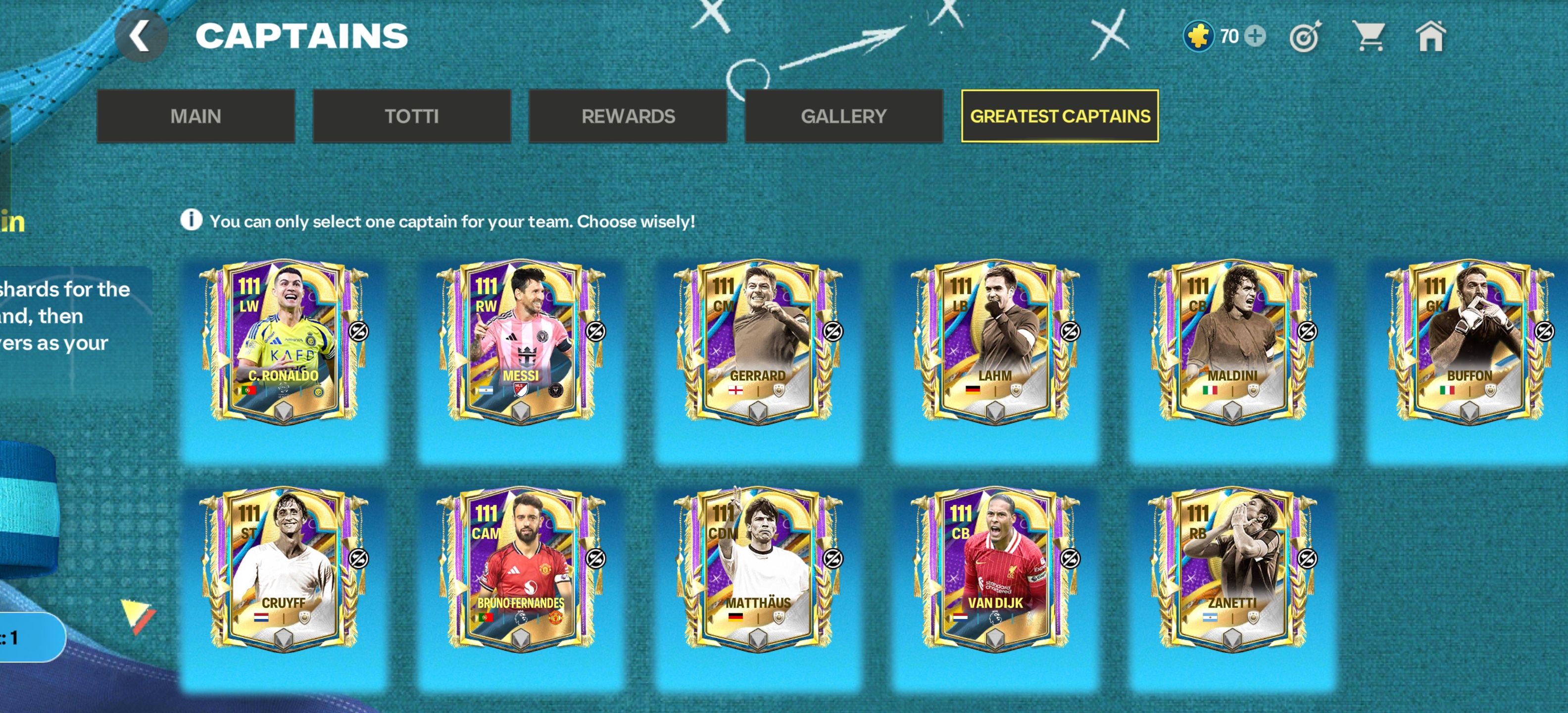Pick the Gerrard captain card
This screenshot has height=713, width=1568.
(x=758, y=341)
